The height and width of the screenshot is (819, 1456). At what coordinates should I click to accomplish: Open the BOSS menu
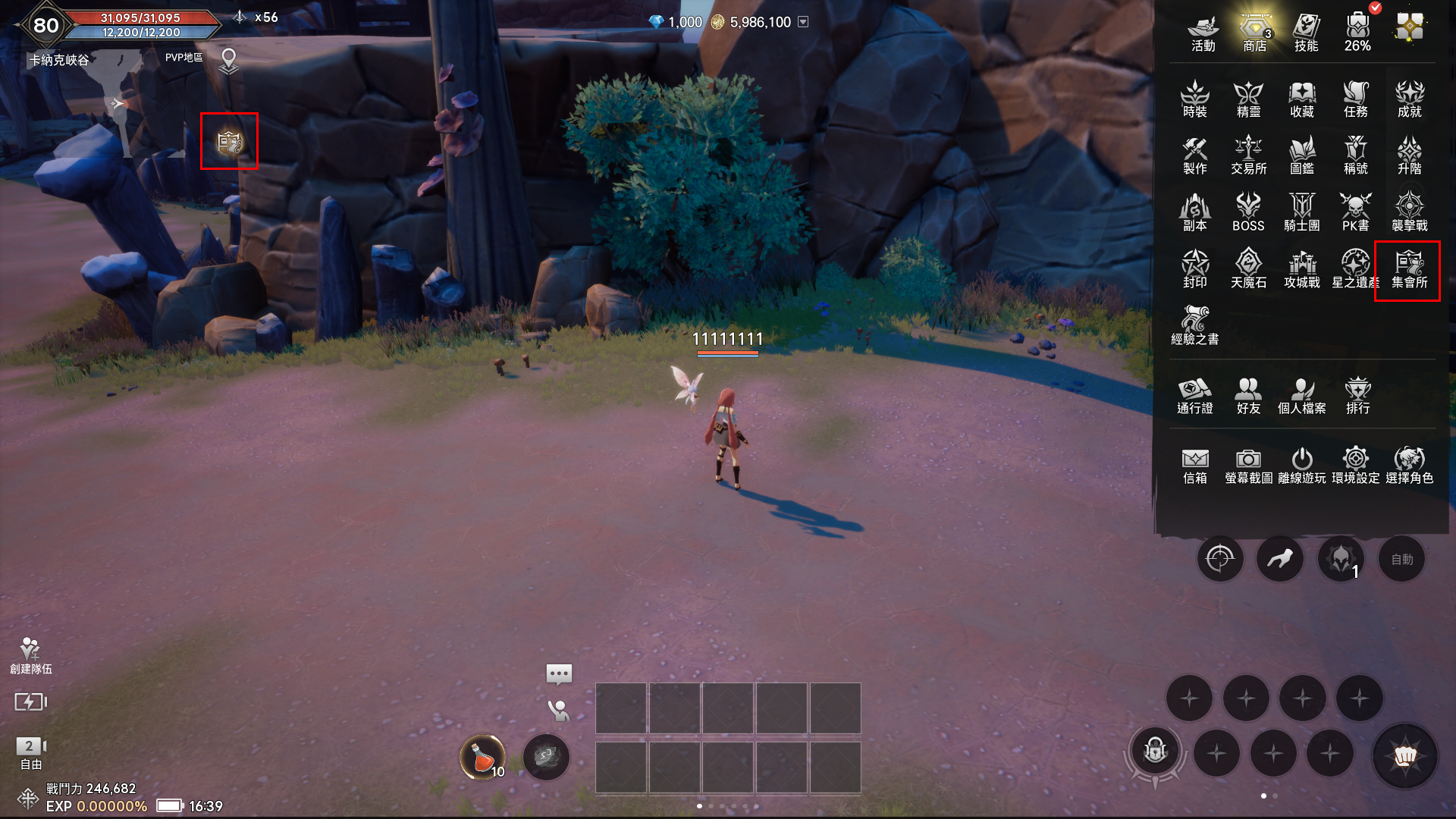click(x=1248, y=212)
